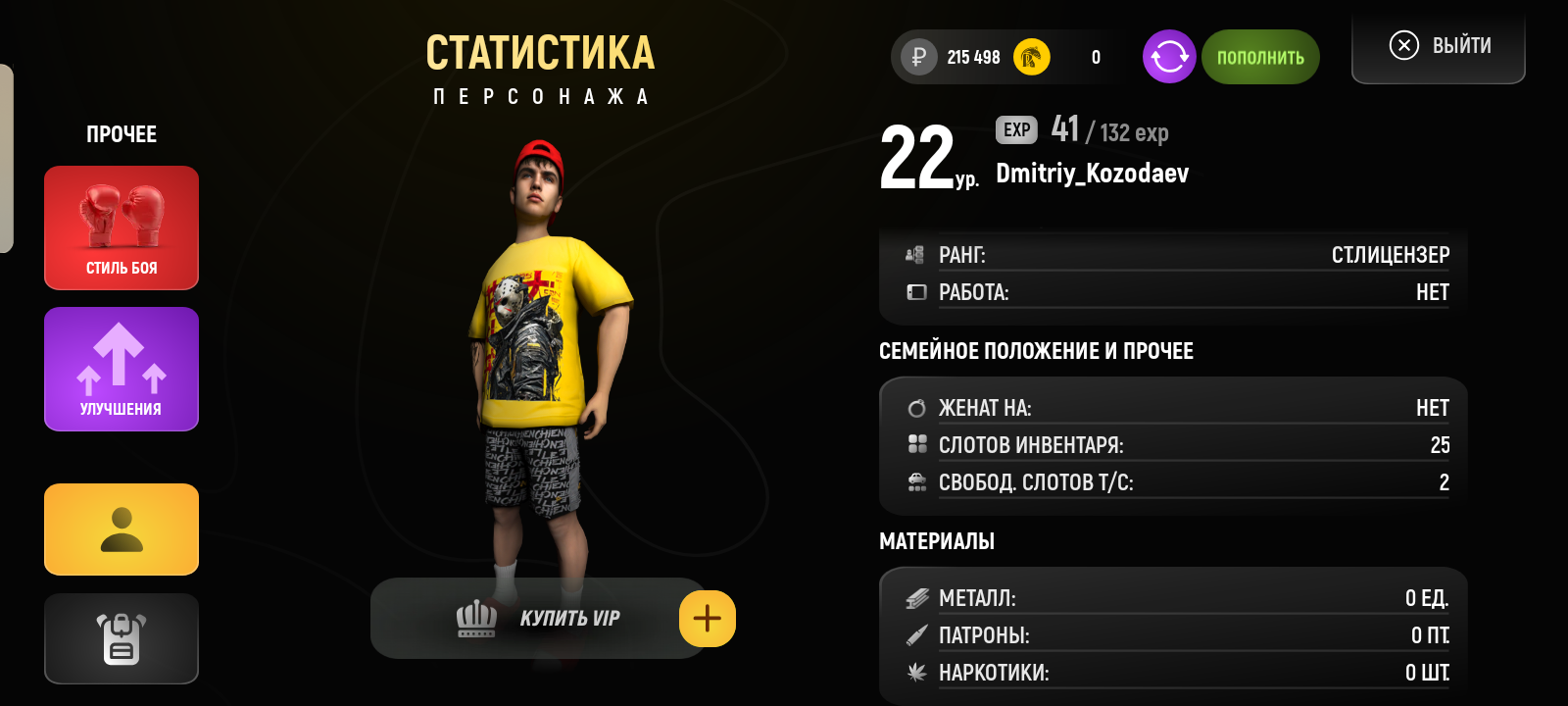Click the ВЫЙТИ exit option
This screenshot has height=706, width=1568.
tap(1438, 44)
